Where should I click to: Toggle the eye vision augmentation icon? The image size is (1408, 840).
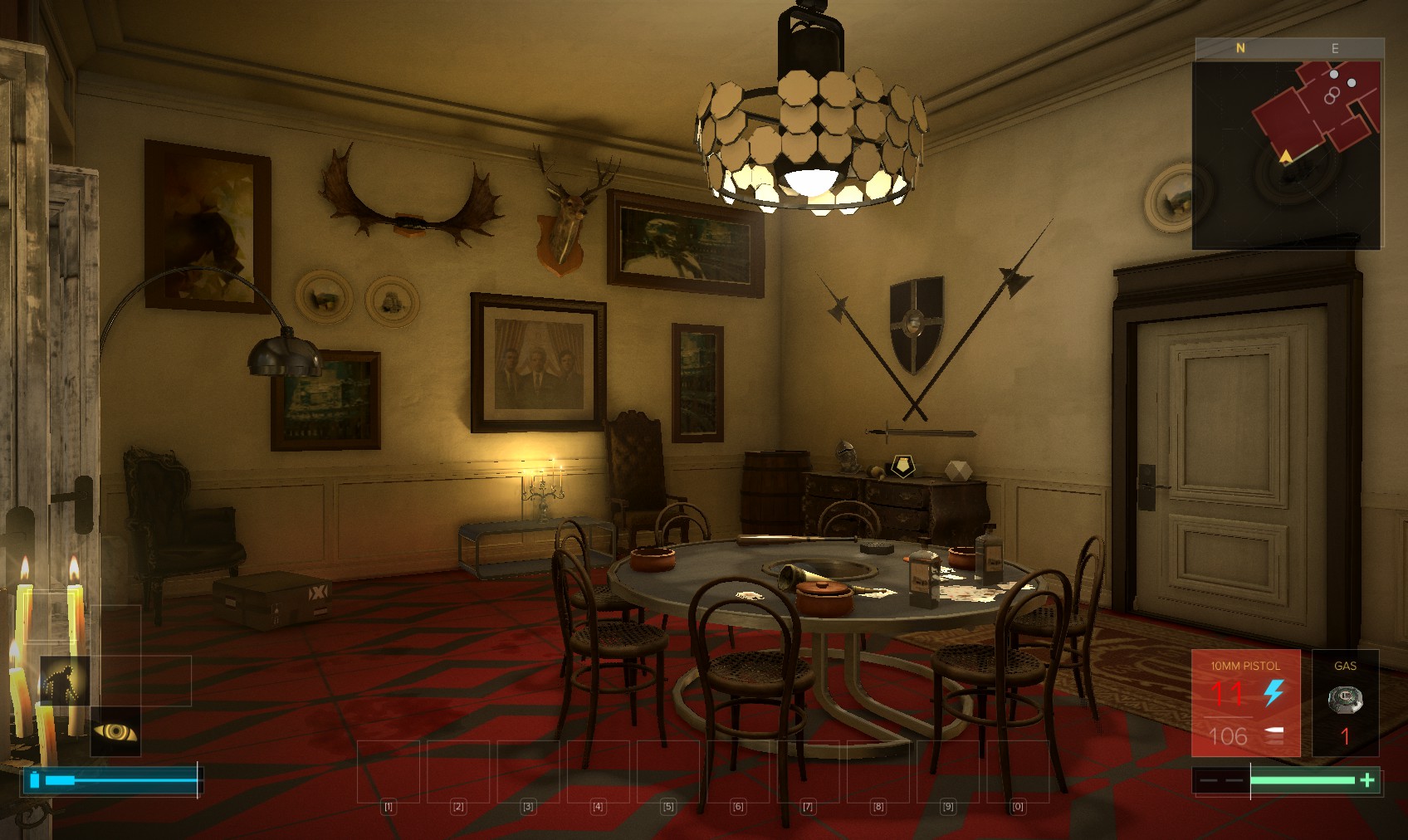pos(115,731)
